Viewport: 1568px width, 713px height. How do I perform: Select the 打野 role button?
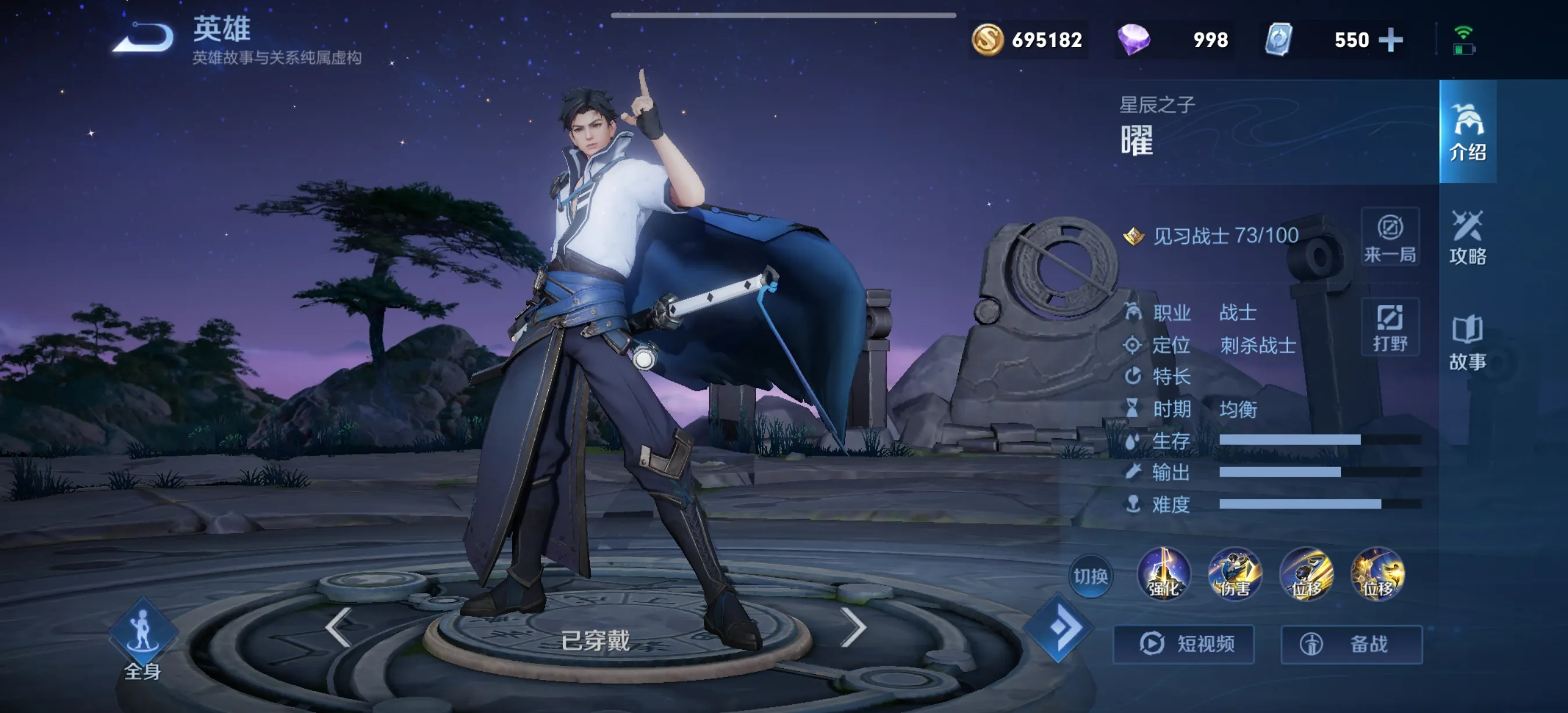pyautogui.click(x=1390, y=327)
